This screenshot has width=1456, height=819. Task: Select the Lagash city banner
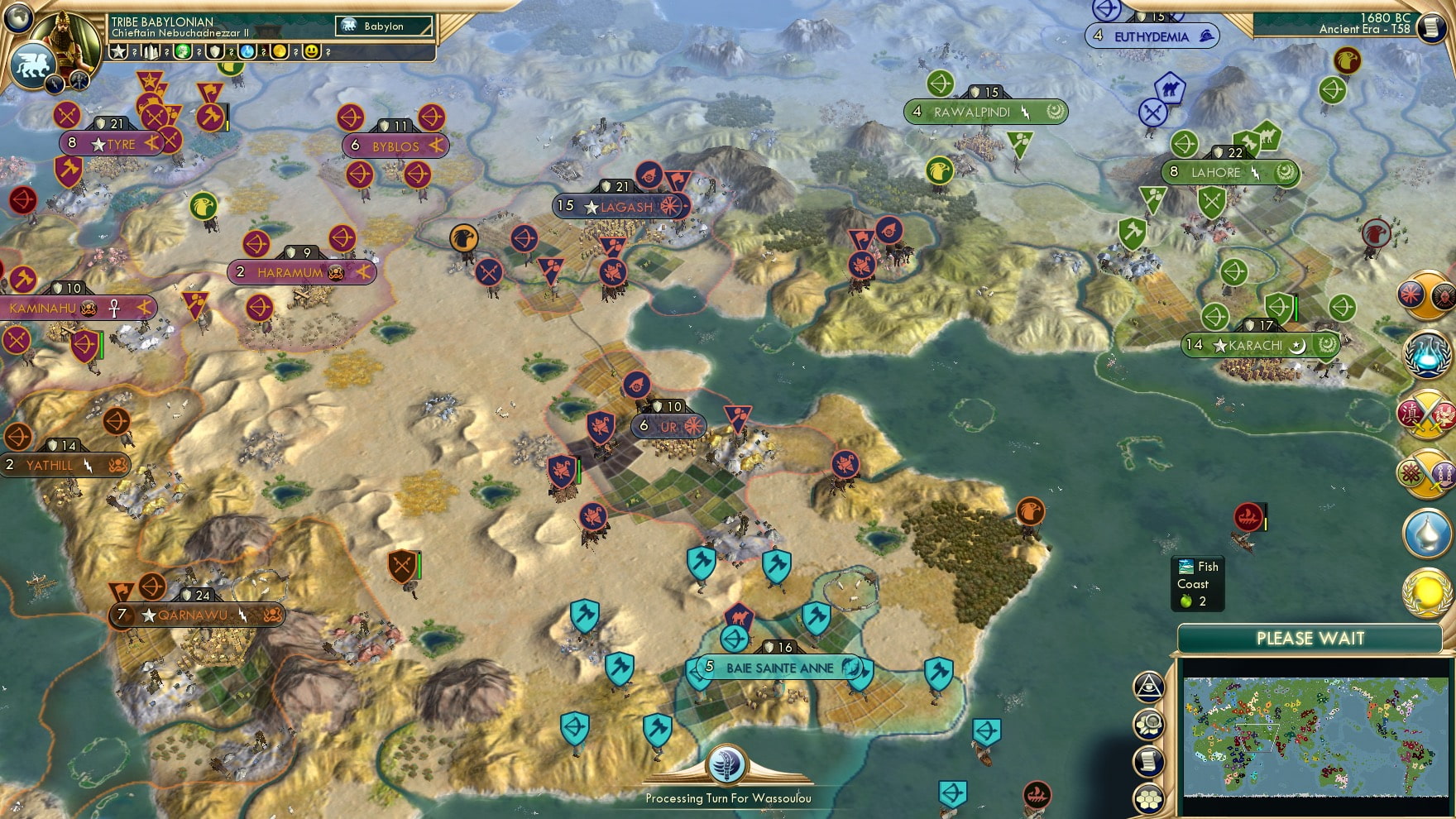pos(616,207)
